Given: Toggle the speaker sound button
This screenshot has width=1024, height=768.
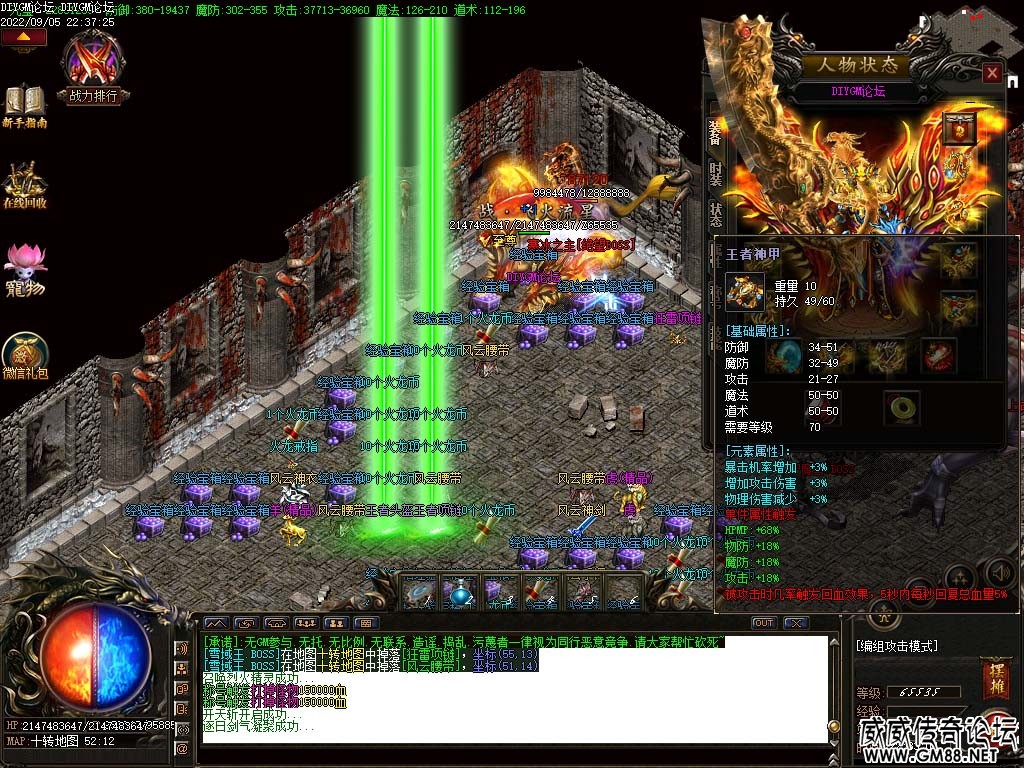Looking at the screenshot, I should [x=996, y=572].
